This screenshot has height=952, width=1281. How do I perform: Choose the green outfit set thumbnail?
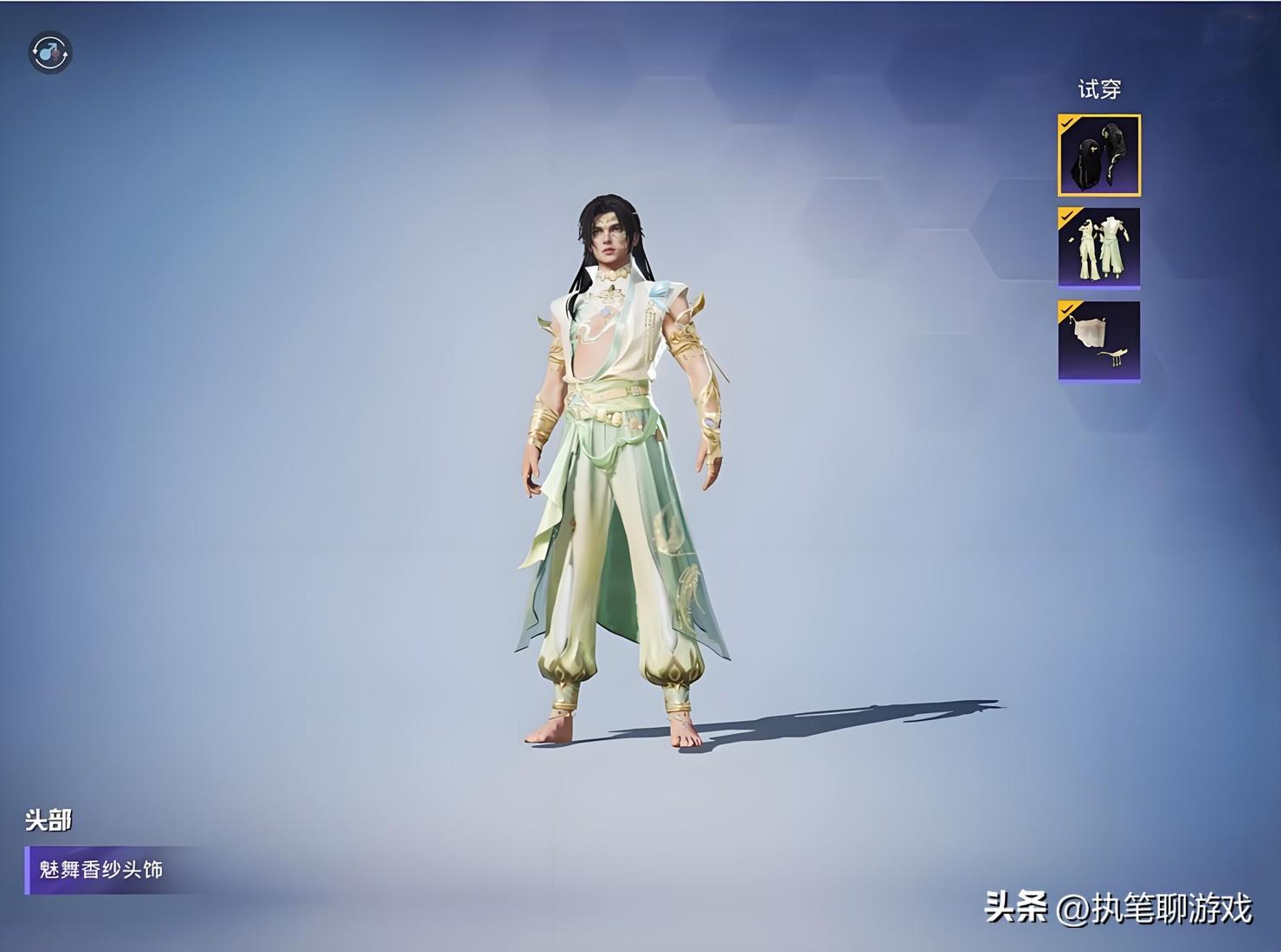tap(1098, 248)
